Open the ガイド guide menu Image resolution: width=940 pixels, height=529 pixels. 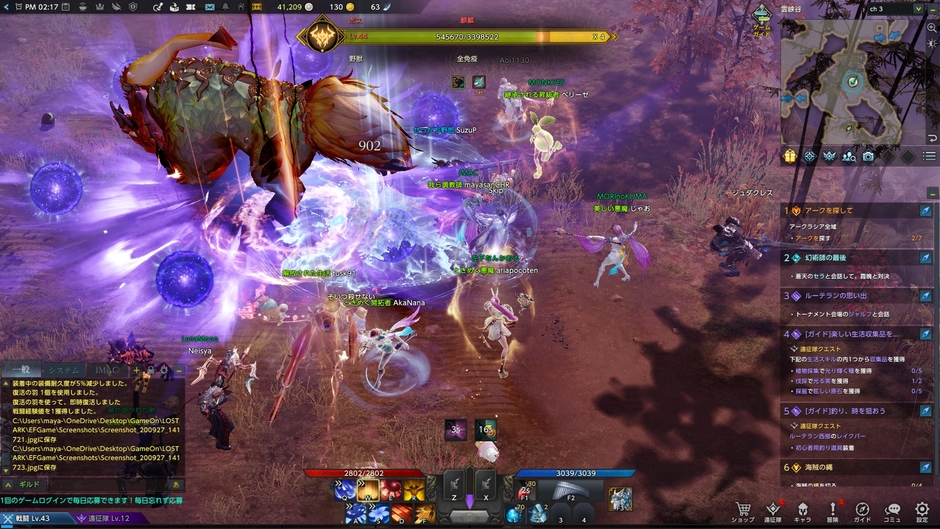[x=862, y=511]
